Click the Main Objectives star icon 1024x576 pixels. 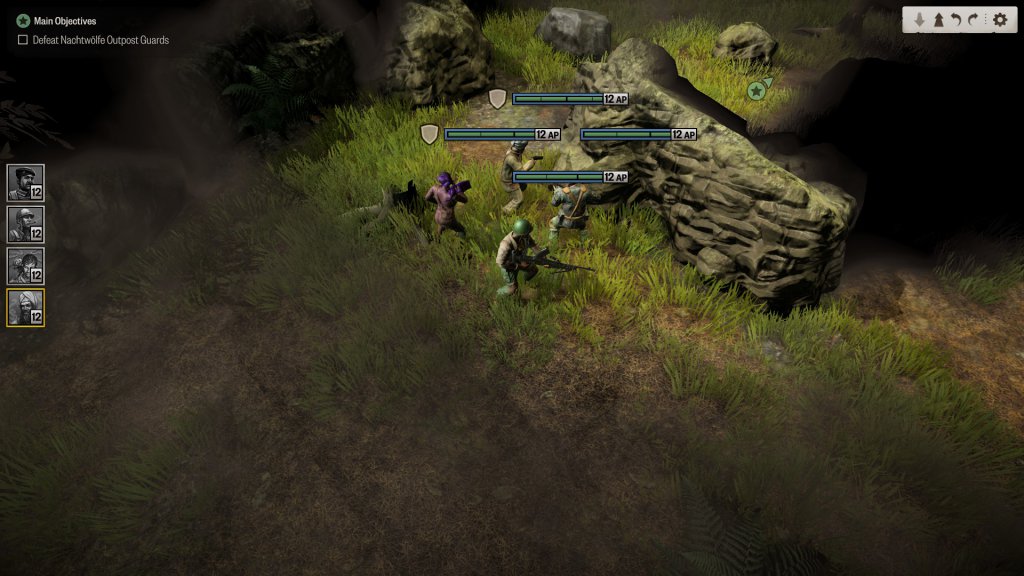(x=23, y=20)
